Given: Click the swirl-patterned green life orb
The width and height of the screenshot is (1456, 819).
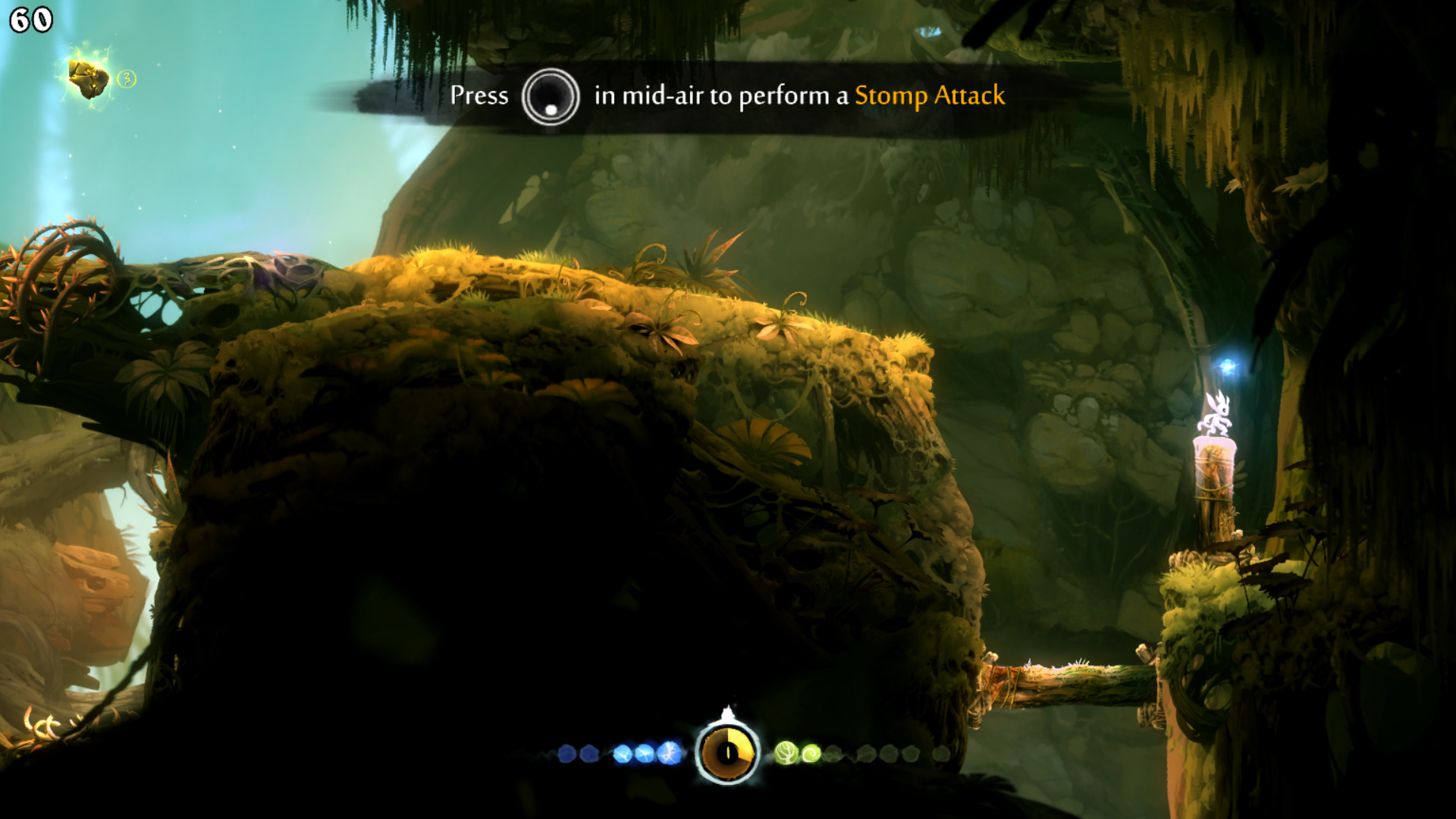Looking at the screenshot, I should [811, 752].
